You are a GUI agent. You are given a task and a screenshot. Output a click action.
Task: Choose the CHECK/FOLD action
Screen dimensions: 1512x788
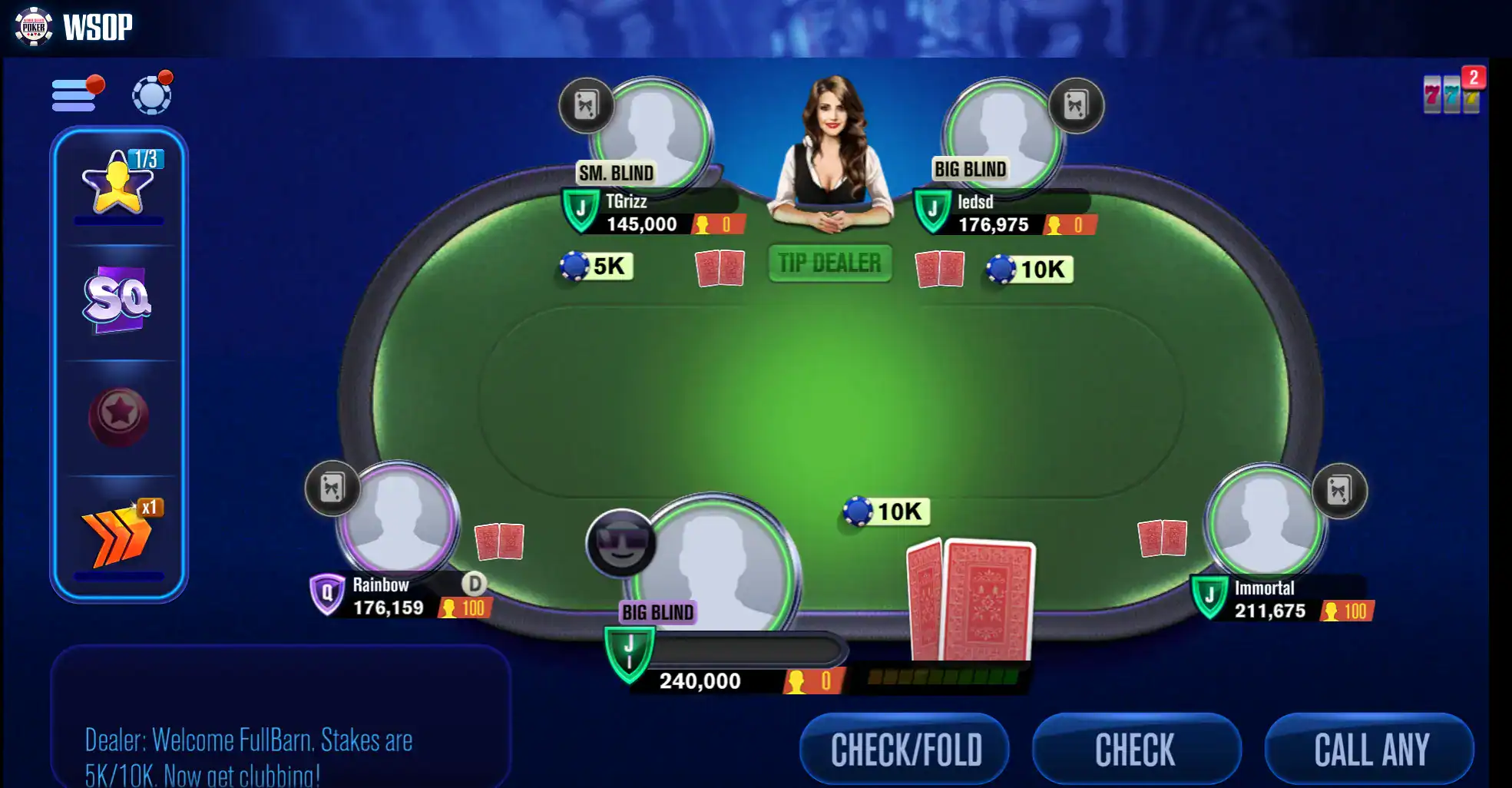pyautogui.click(x=905, y=749)
